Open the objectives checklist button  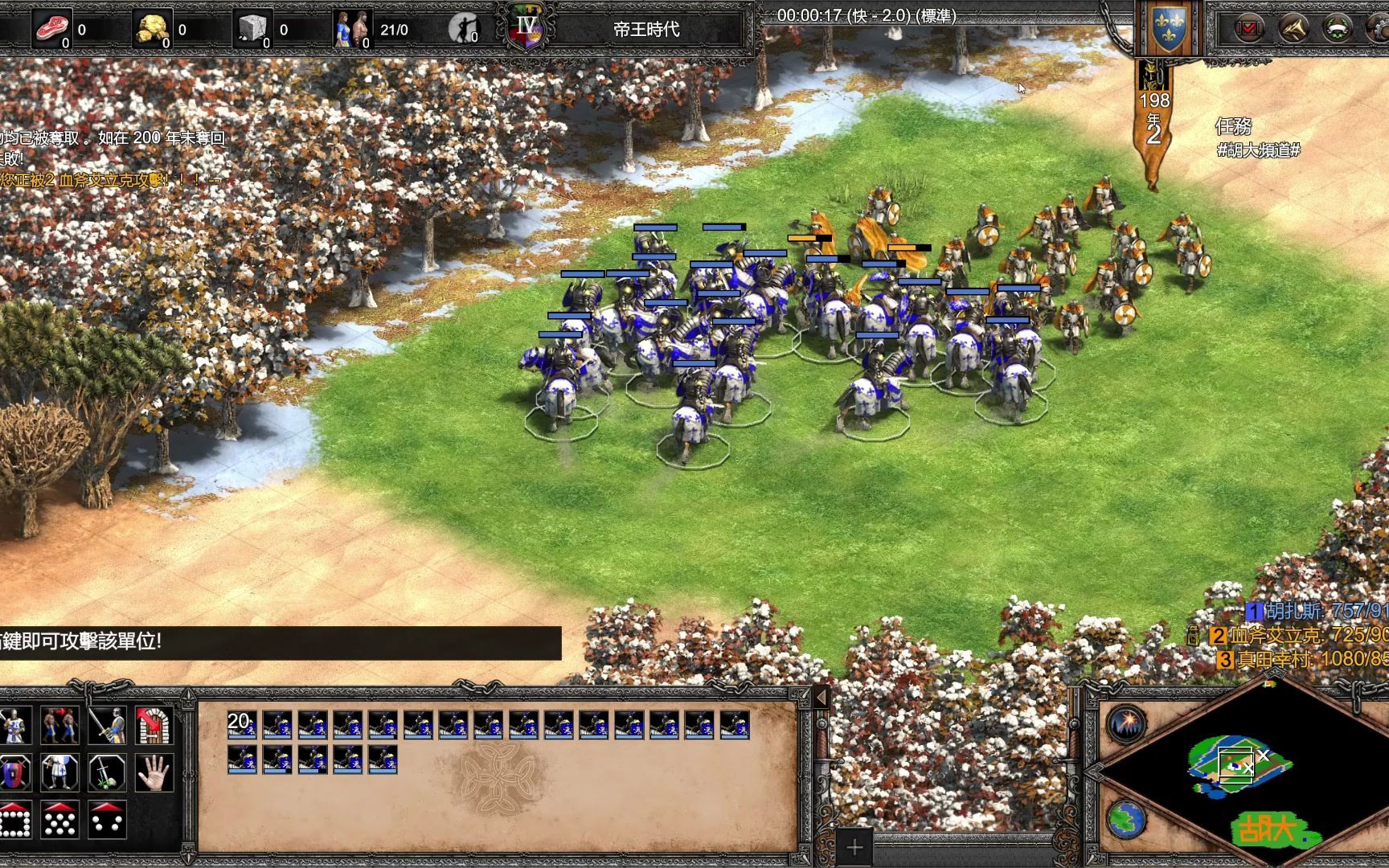click(1248, 30)
